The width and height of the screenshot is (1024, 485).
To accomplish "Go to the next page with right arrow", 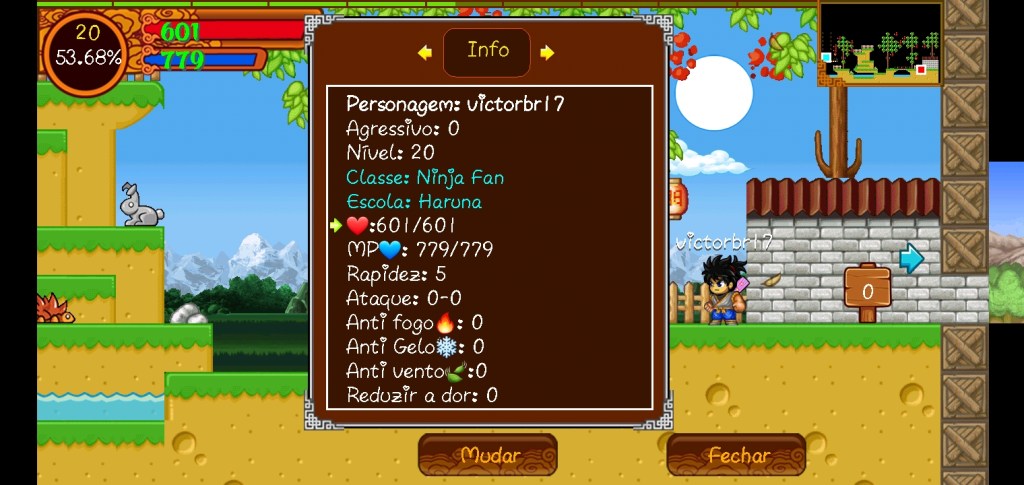I will tap(547, 53).
